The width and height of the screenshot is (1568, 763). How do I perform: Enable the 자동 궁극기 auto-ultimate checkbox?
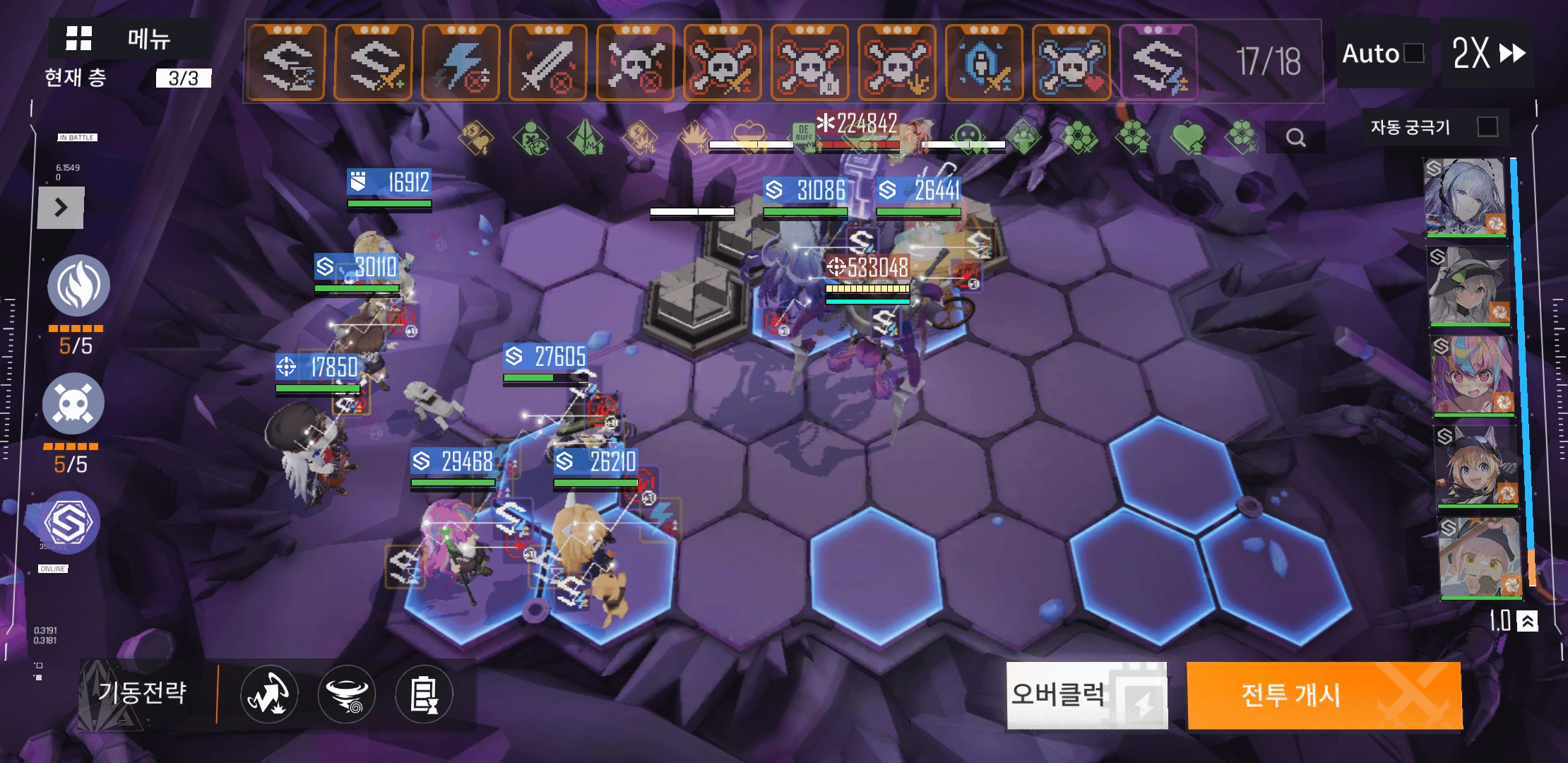tap(1487, 126)
